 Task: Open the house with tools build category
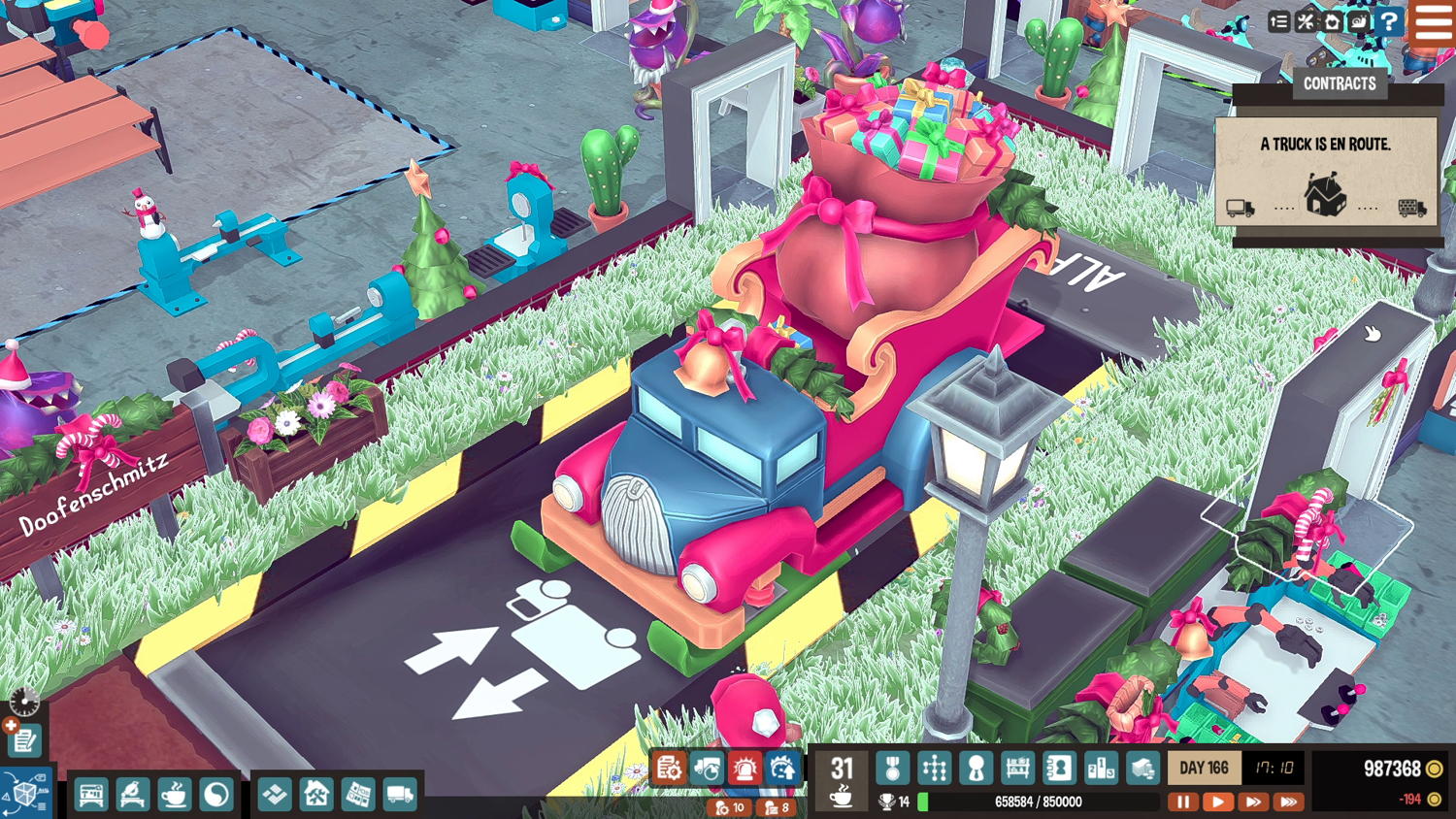pos(316,795)
